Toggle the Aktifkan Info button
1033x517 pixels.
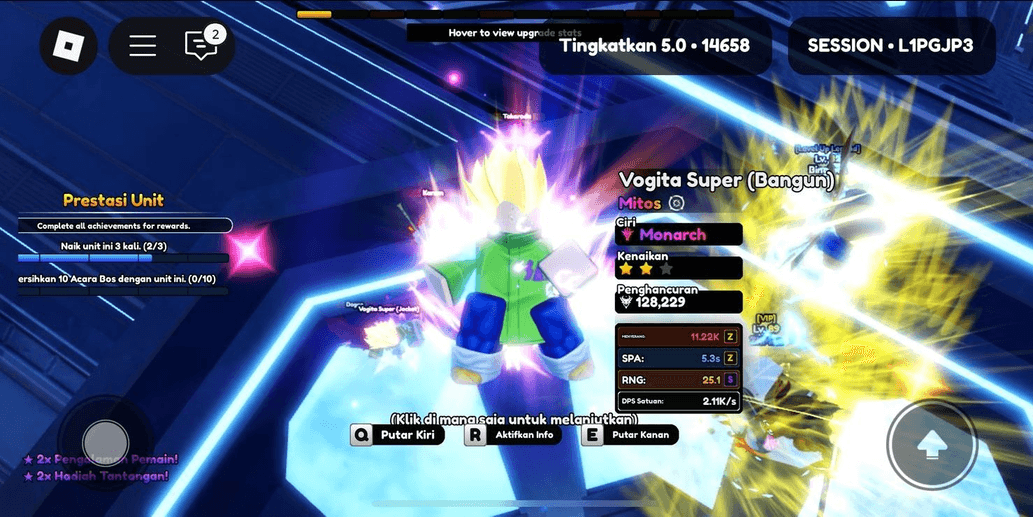(513, 435)
